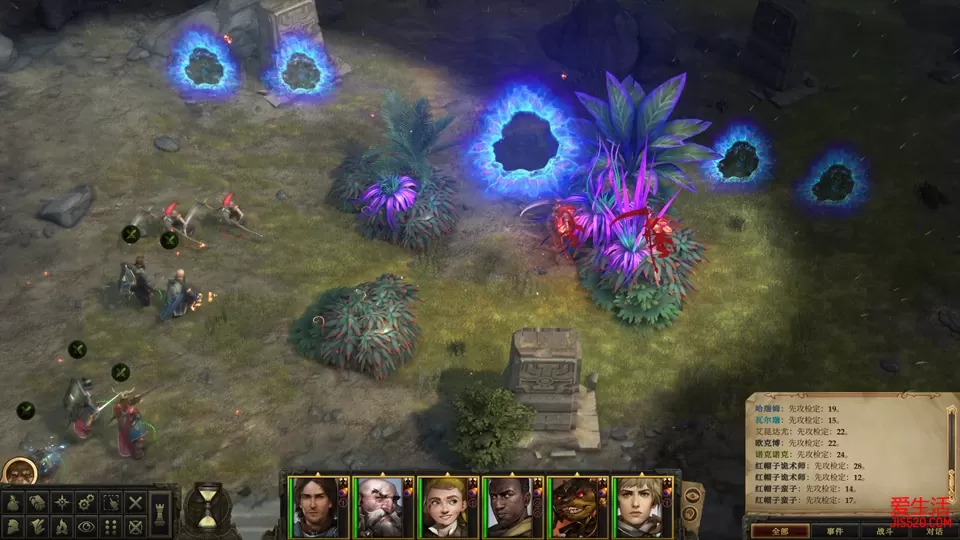
Task: Switch to the 对话 dialogue log tab
Action: tap(933, 531)
